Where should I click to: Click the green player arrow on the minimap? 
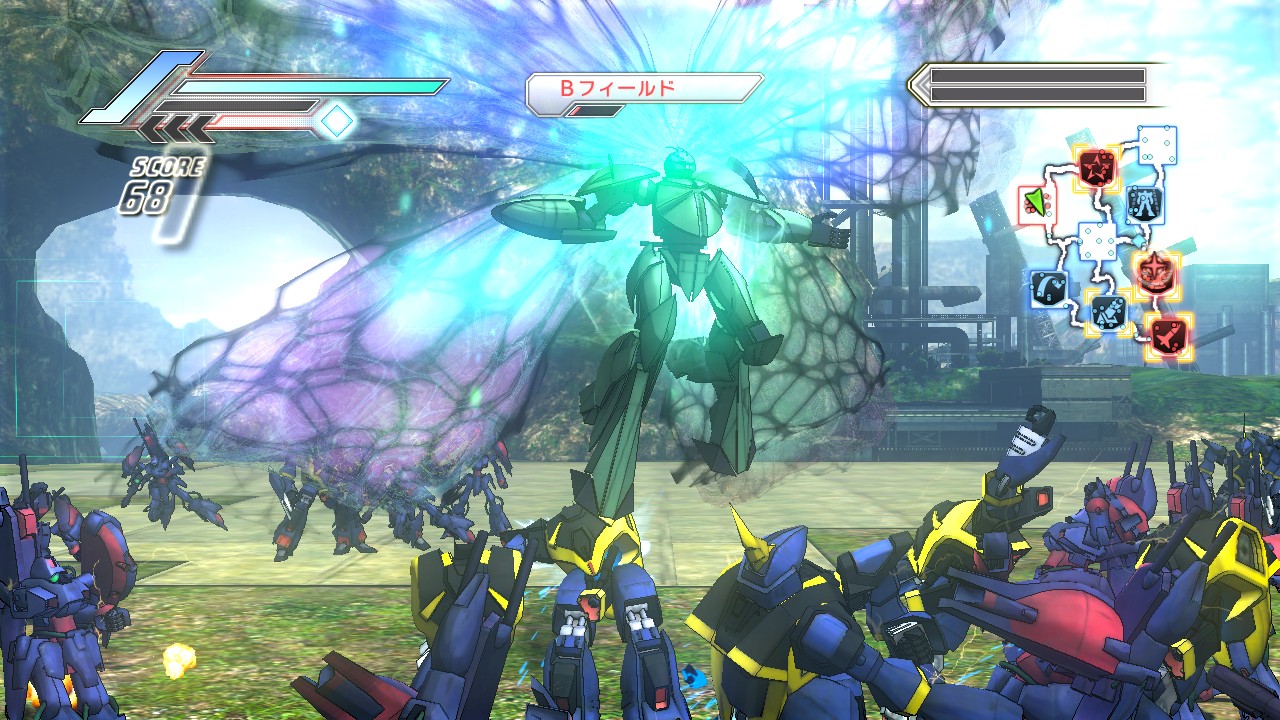coord(1035,205)
